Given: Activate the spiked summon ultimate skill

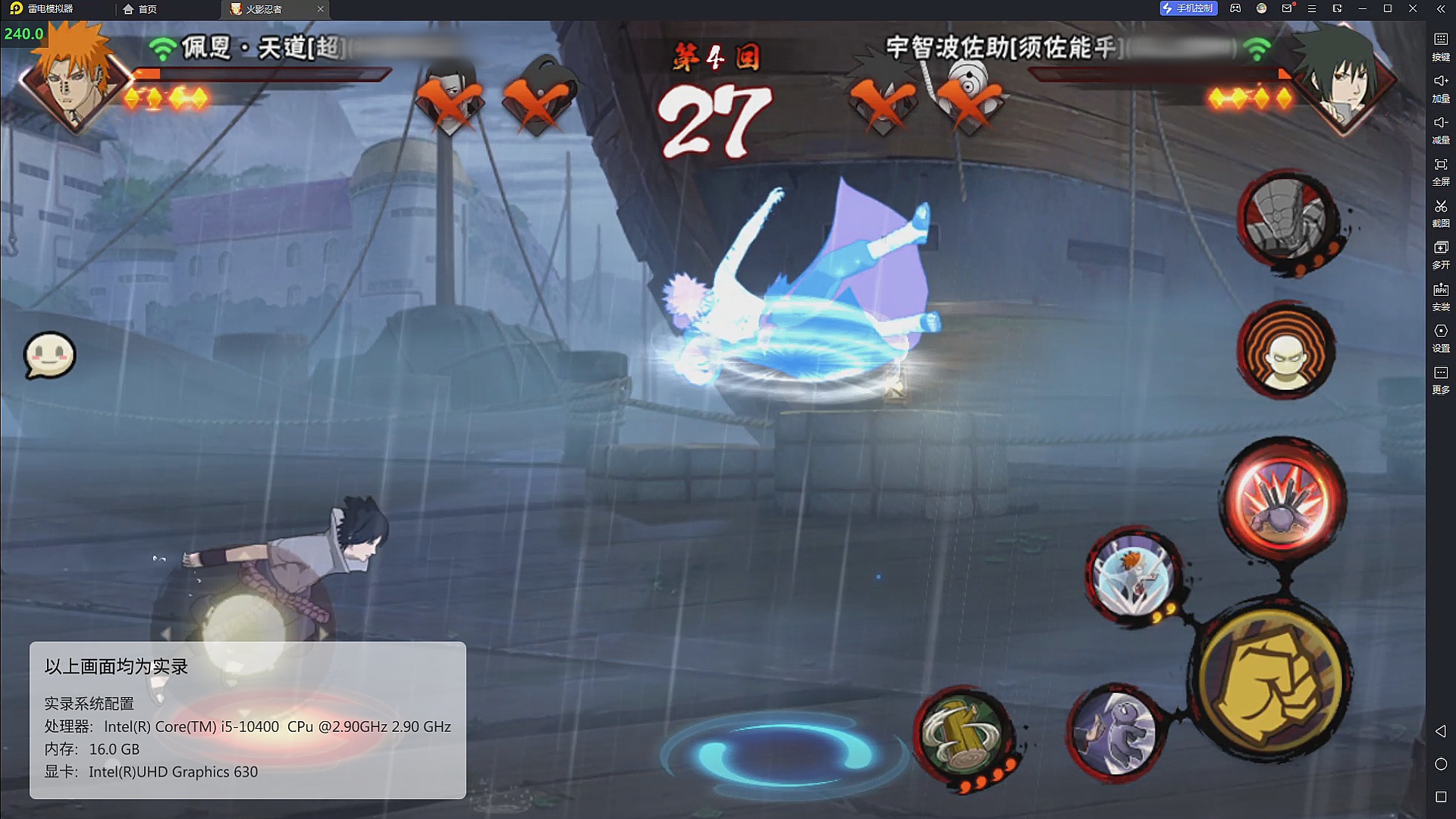Looking at the screenshot, I should 1284,500.
